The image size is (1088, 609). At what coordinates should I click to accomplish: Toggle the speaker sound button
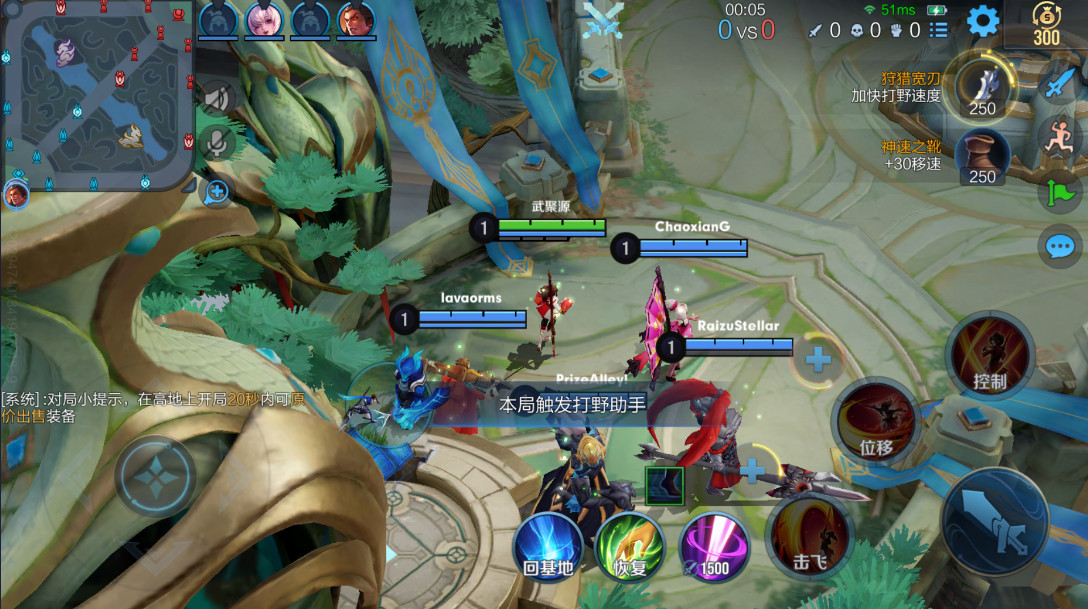tap(215, 97)
